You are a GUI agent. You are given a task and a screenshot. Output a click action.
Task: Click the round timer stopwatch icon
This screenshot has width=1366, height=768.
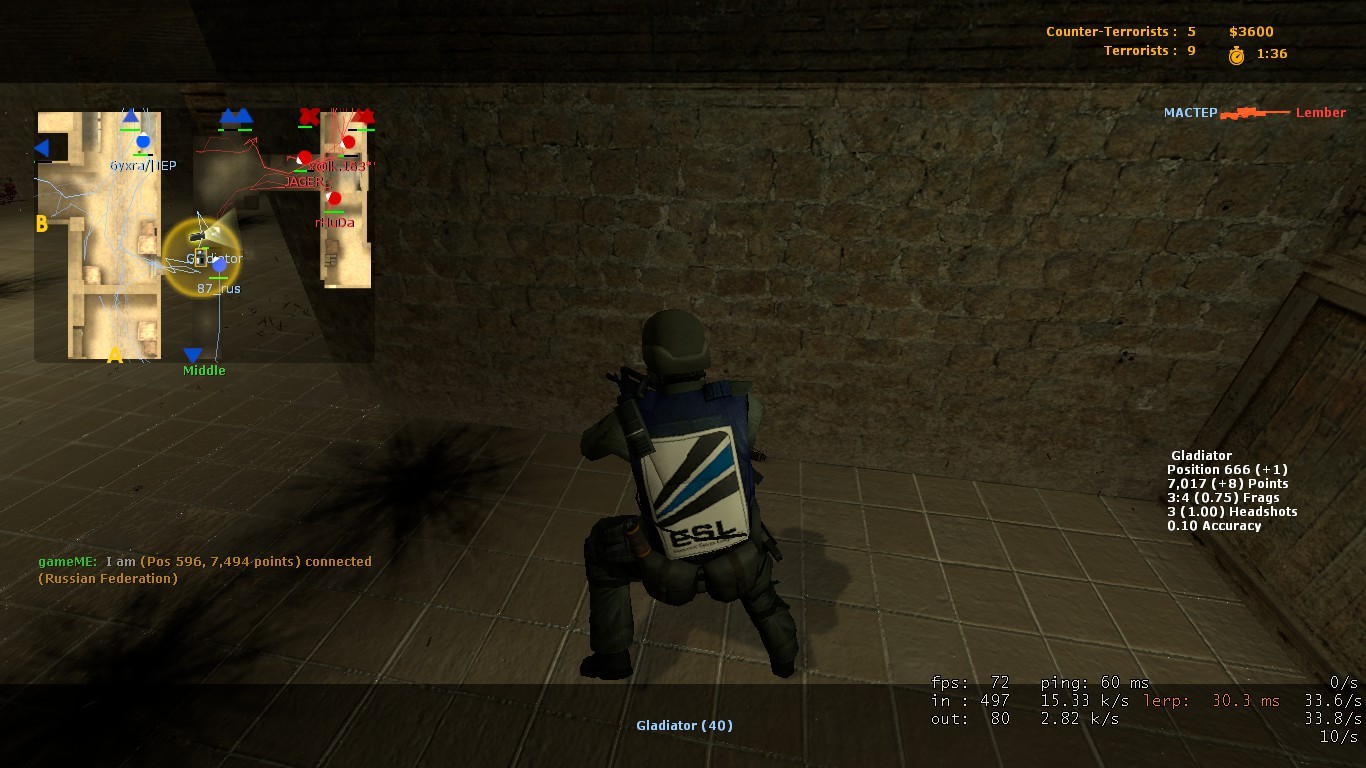[1236, 54]
